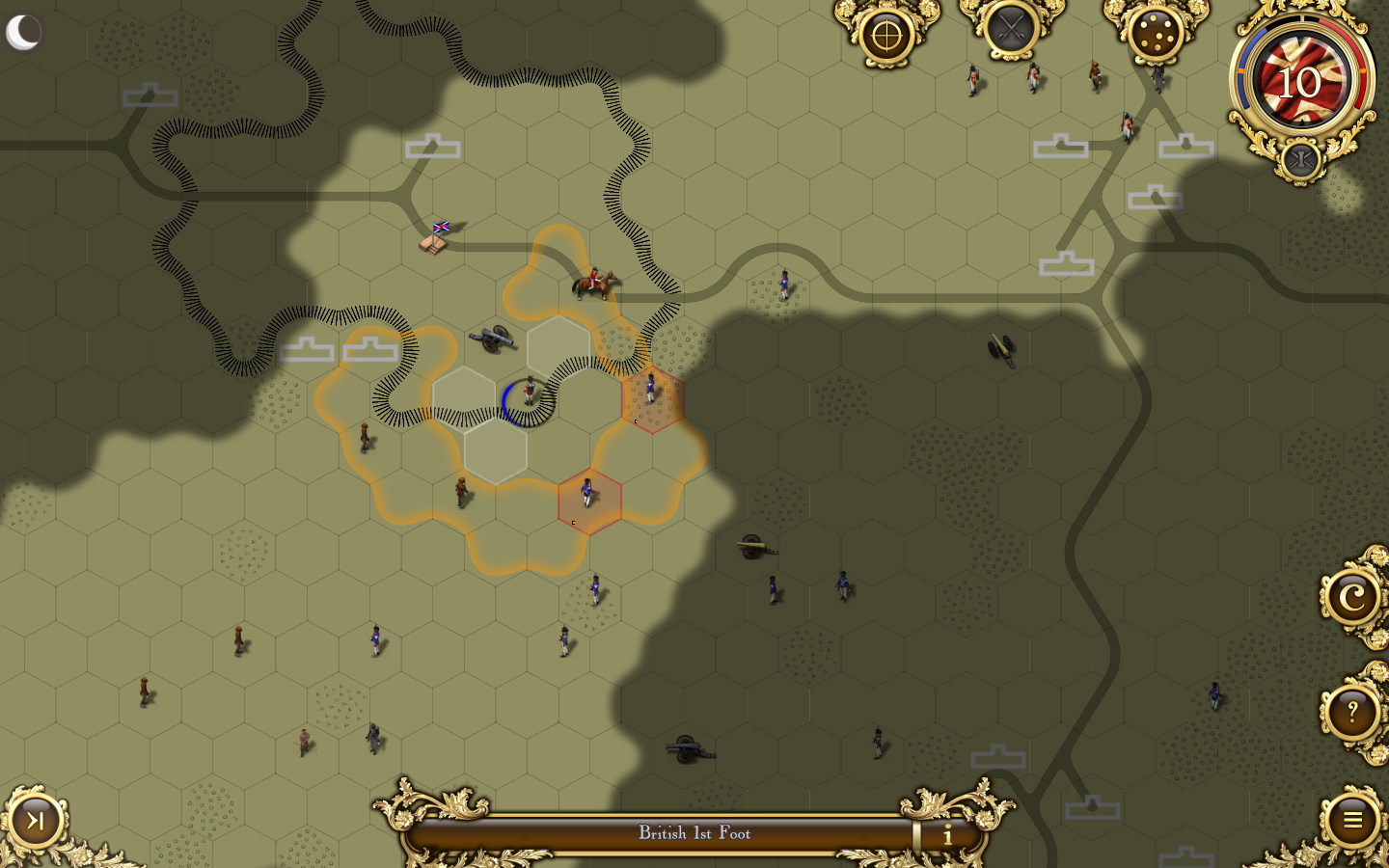Open help with the question mark button

click(x=1352, y=714)
